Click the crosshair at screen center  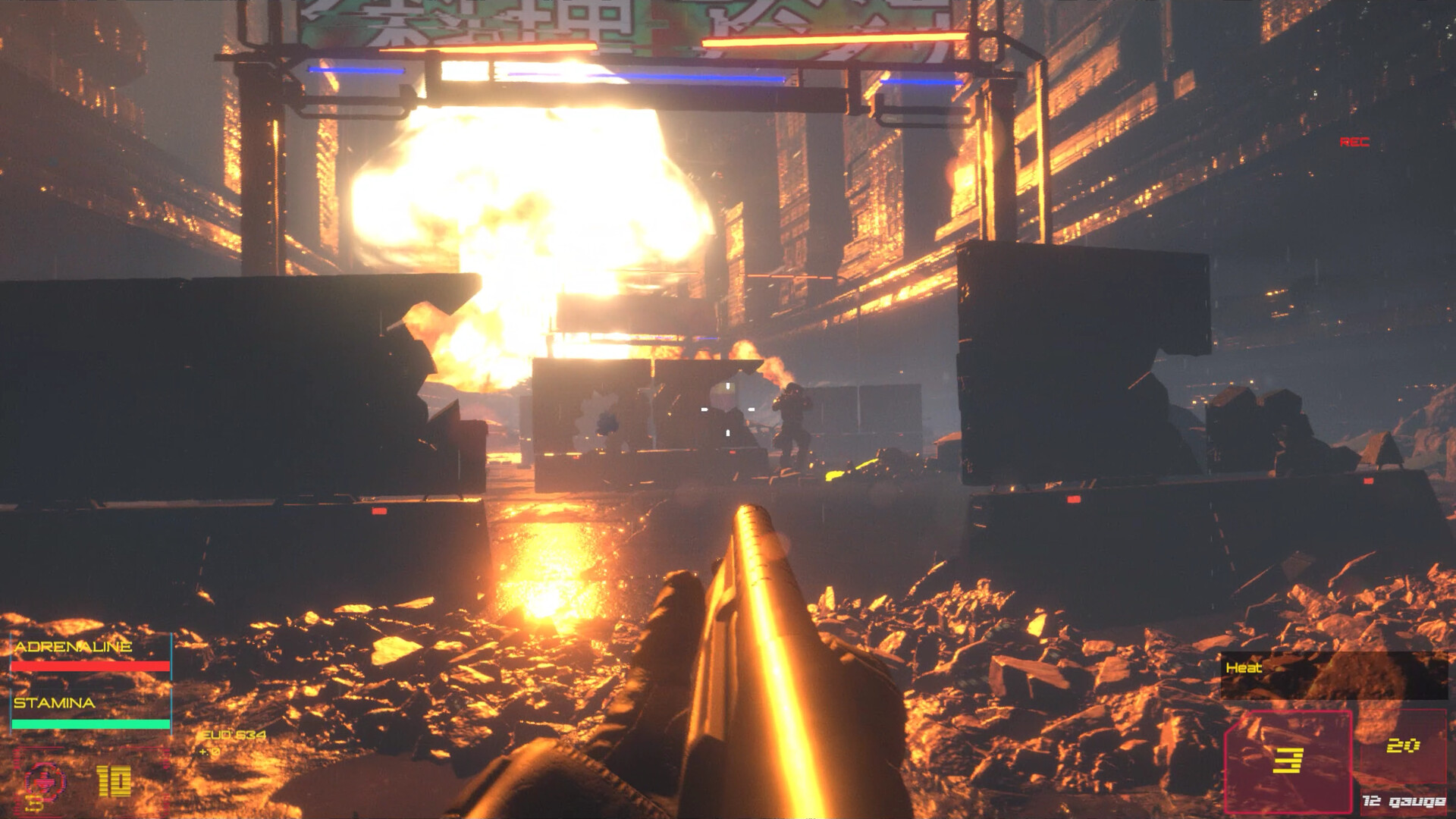[727, 410]
